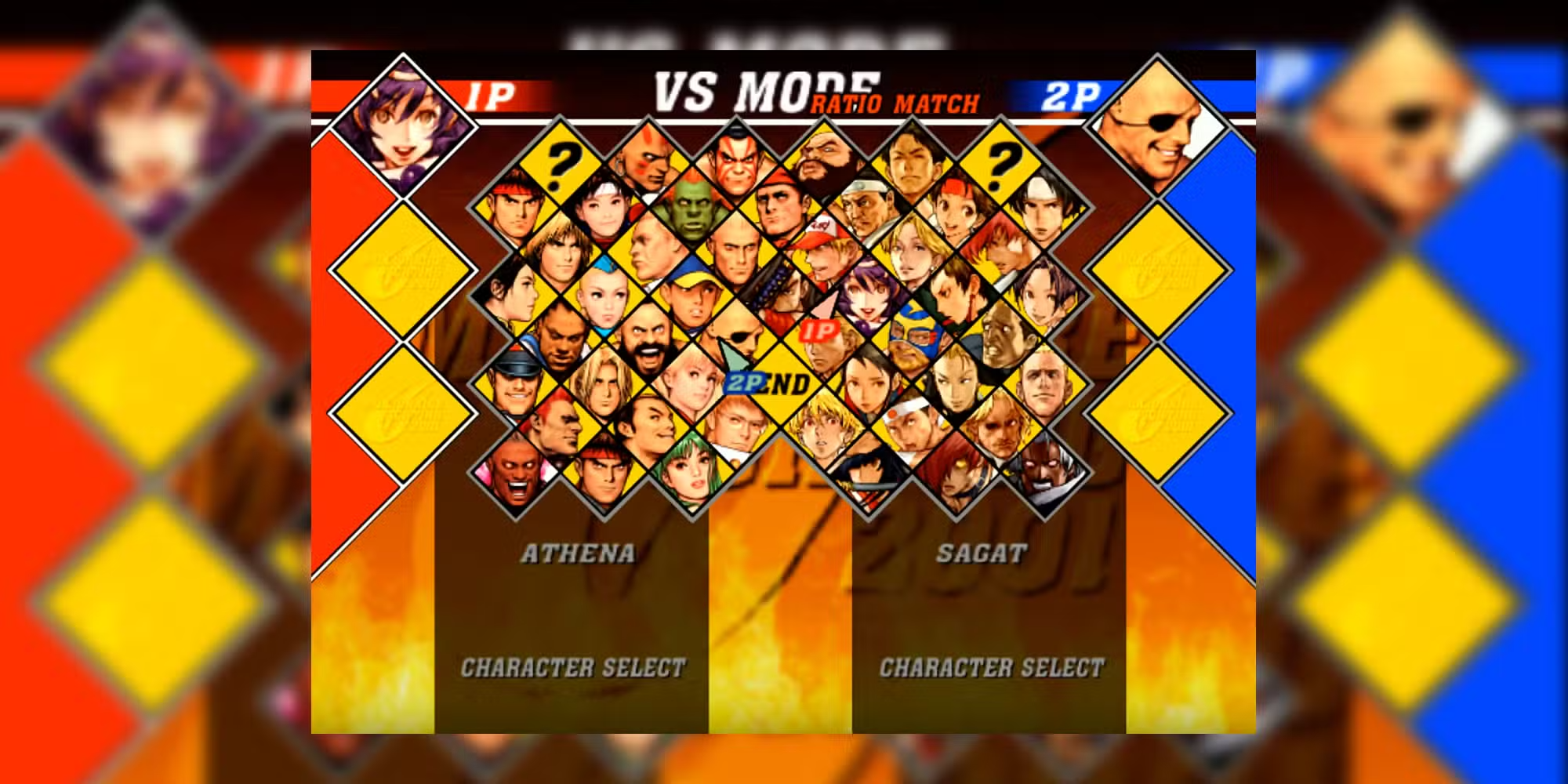Pick Balrog the boxer's portrait
Image resolution: width=1568 pixels, height=784 pixels.
click(x=559, y=341)
